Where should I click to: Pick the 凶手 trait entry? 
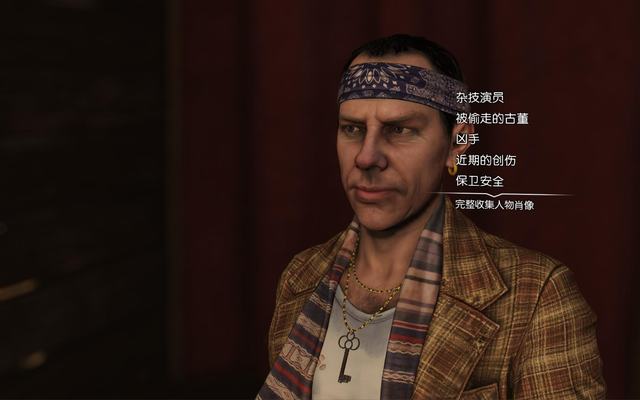click(467, 139)
